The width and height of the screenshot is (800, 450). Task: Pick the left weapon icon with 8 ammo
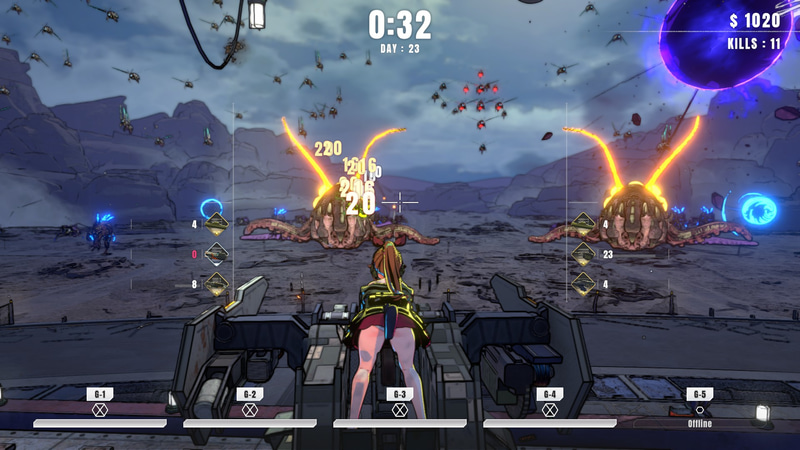(x=217, y=284)
